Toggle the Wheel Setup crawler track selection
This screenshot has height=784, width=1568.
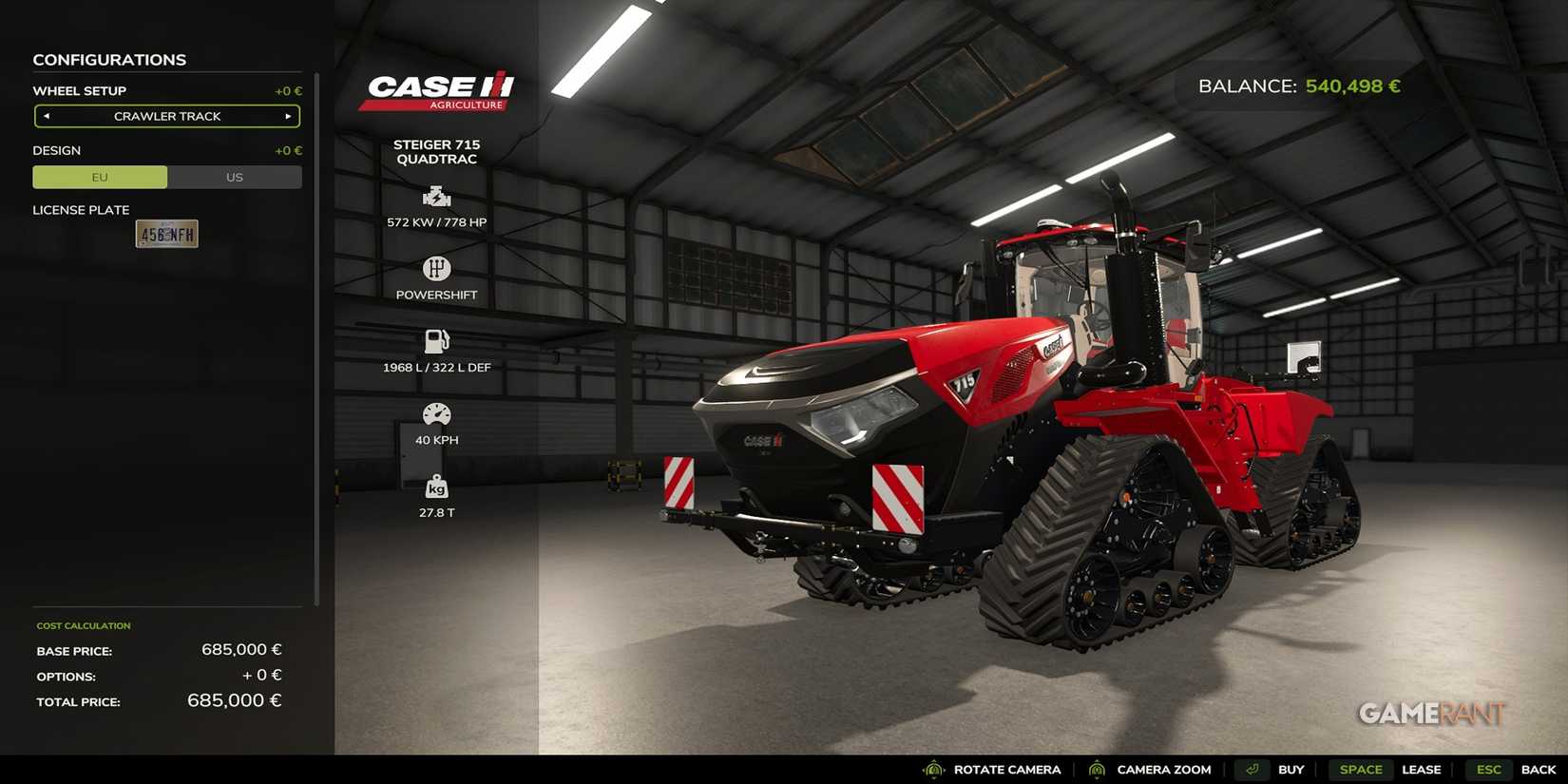tap(166, 116)
